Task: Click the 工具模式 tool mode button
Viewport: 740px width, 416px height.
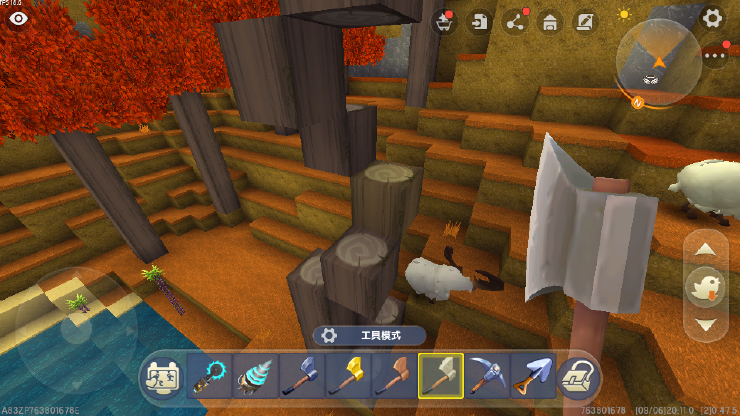Action: [x=370, y=336]
